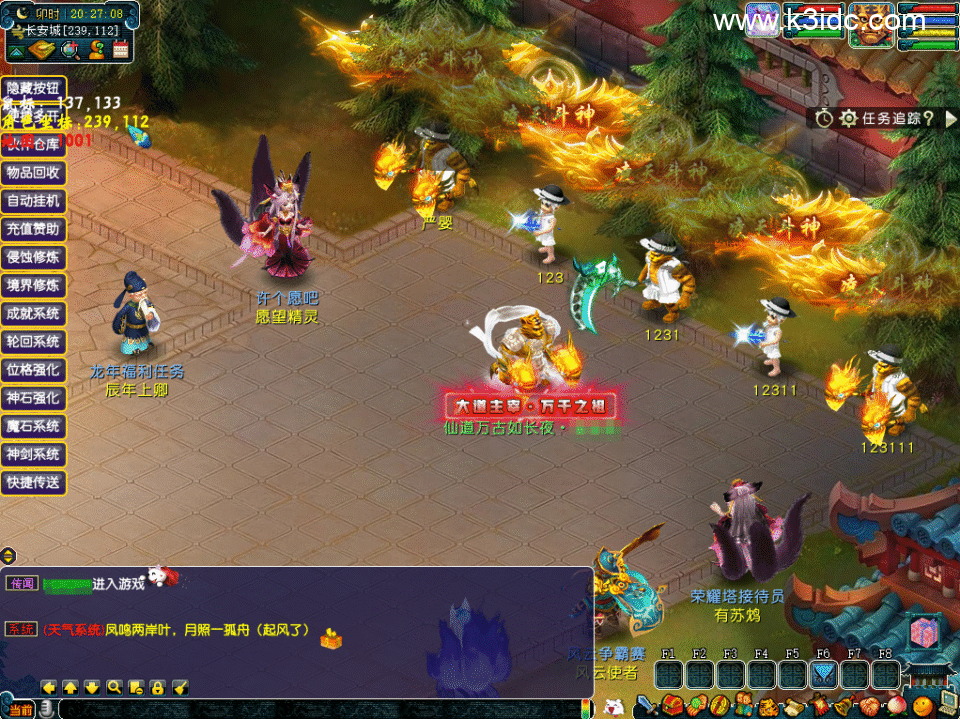Image resolution: width=960 pixels, height=719 pixels.
Task: Click the 隐藏按钮 hide-buttons toggle
Action: pos(33,87)
